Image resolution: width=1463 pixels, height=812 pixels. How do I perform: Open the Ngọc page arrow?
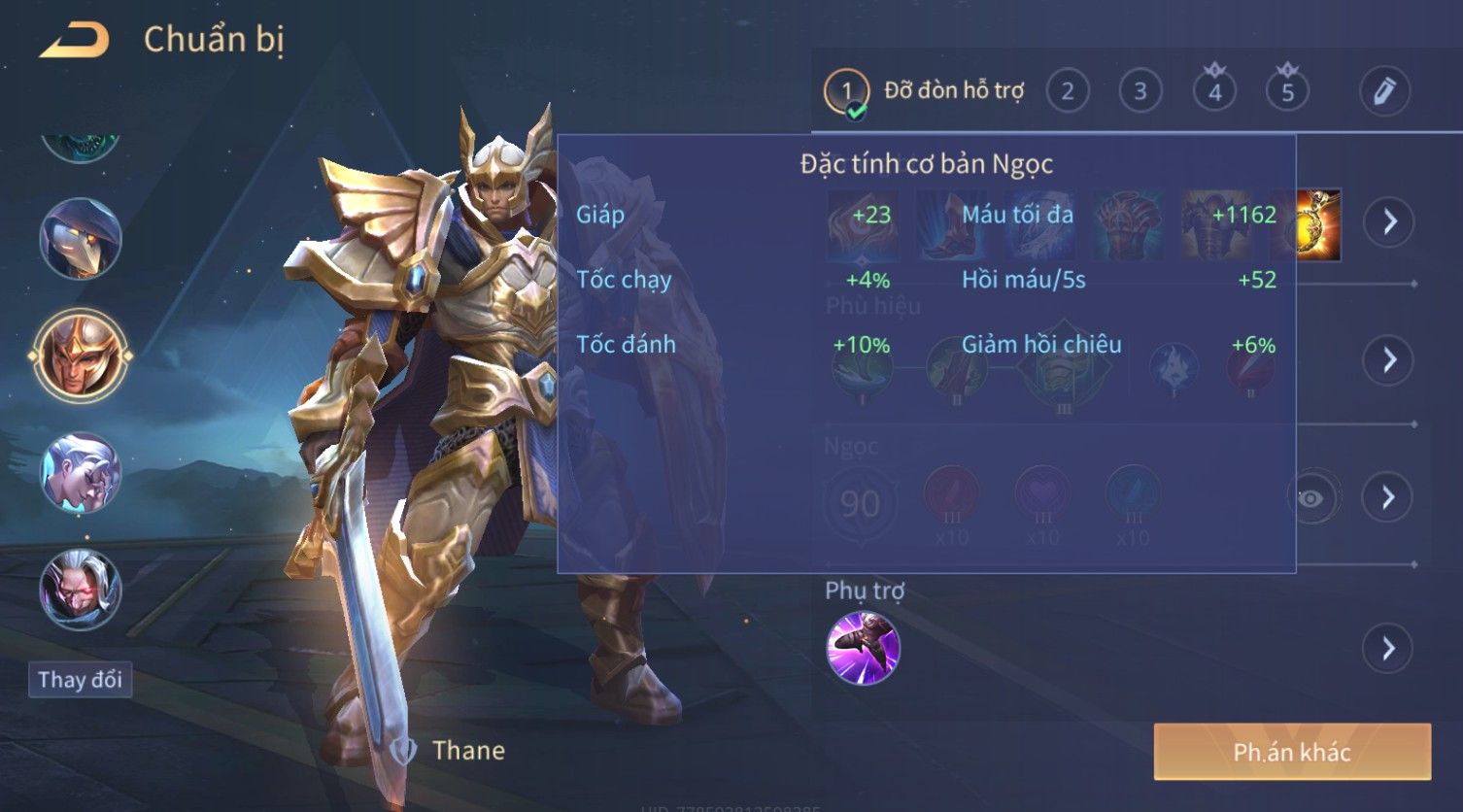(x=1389, y=497)
